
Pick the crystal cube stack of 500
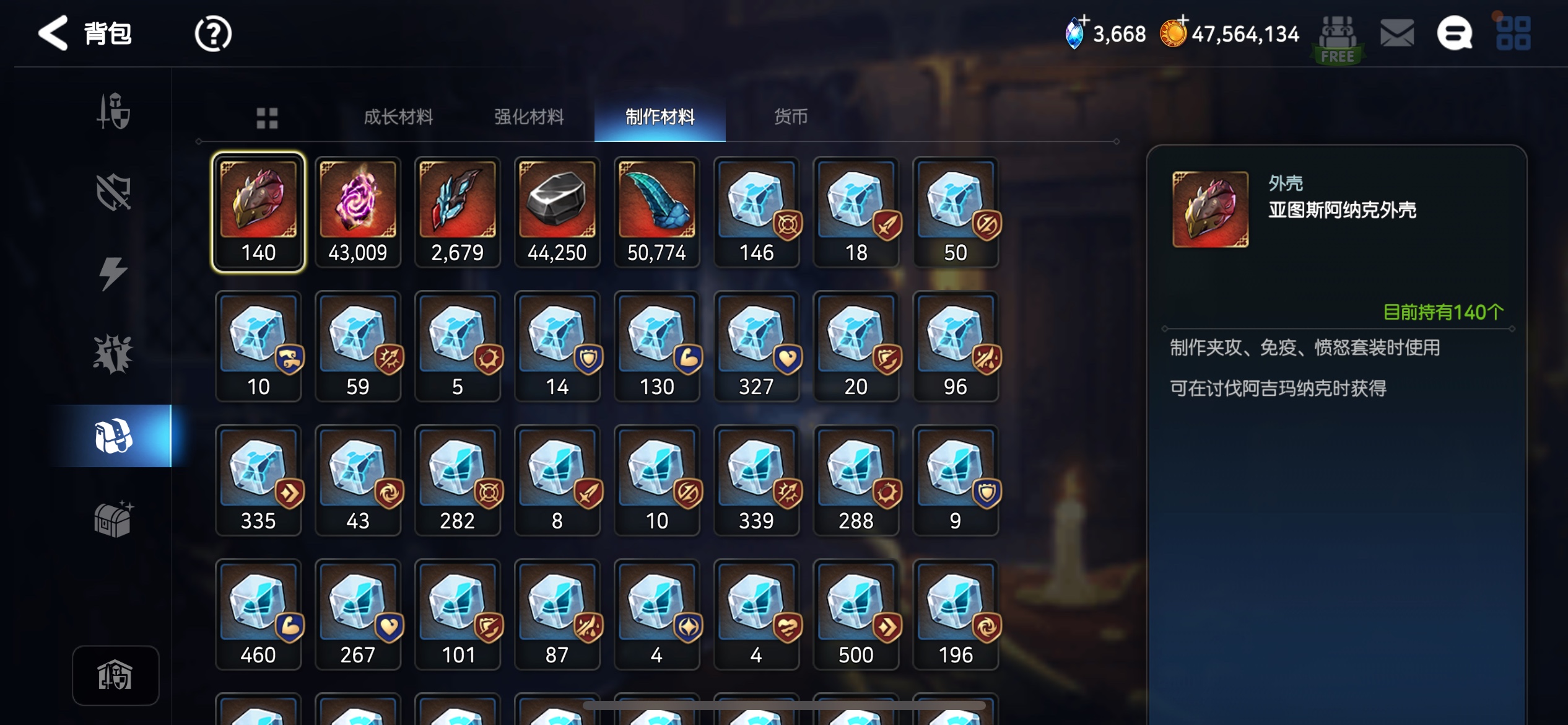[x=856, y=614]
